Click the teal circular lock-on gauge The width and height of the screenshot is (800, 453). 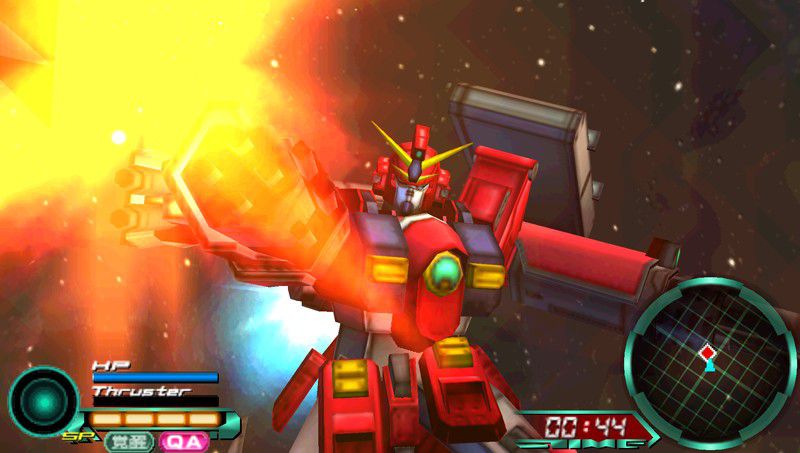click(43, 400)
